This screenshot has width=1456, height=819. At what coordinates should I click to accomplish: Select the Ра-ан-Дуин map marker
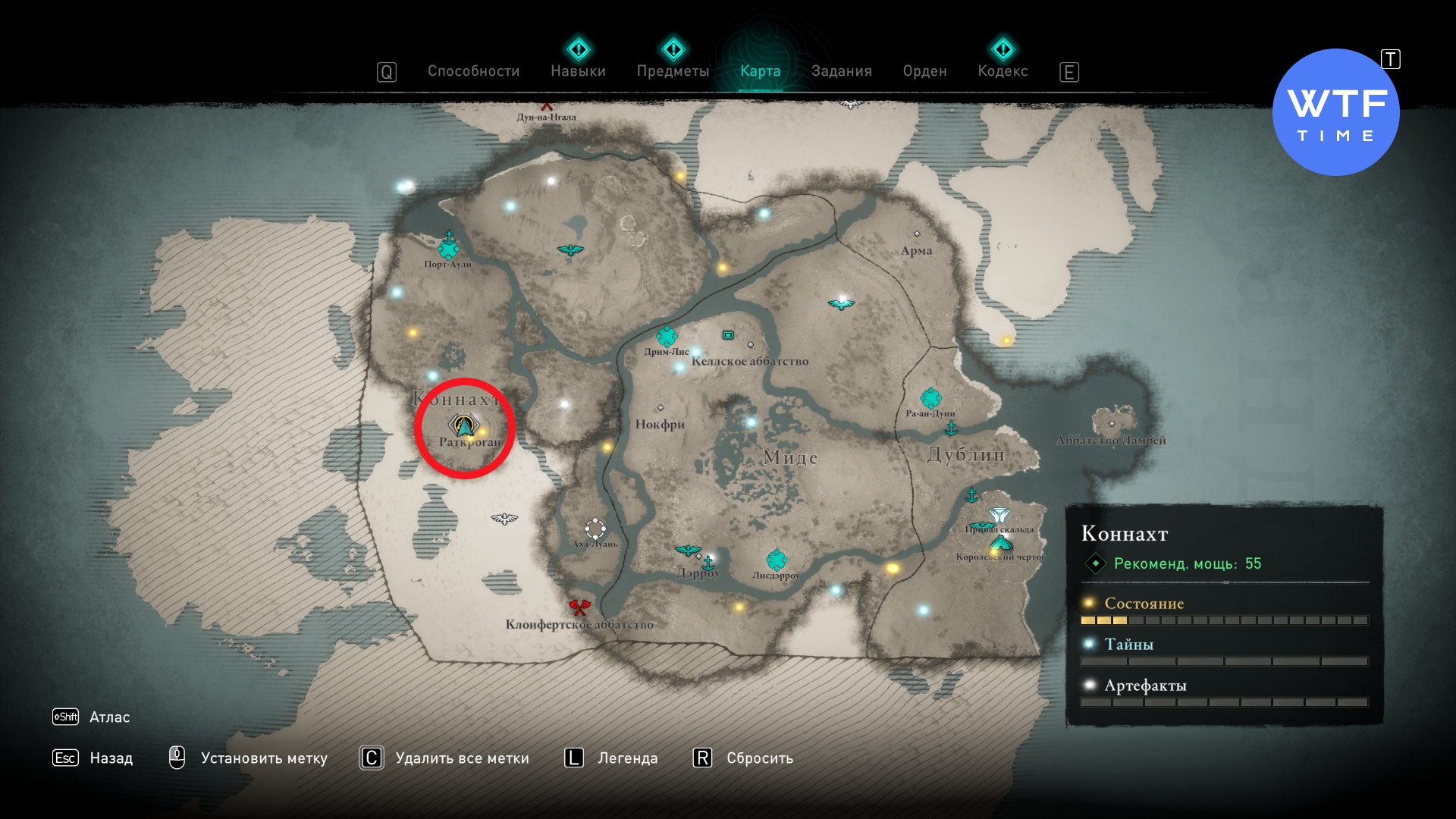pos(930,397)
